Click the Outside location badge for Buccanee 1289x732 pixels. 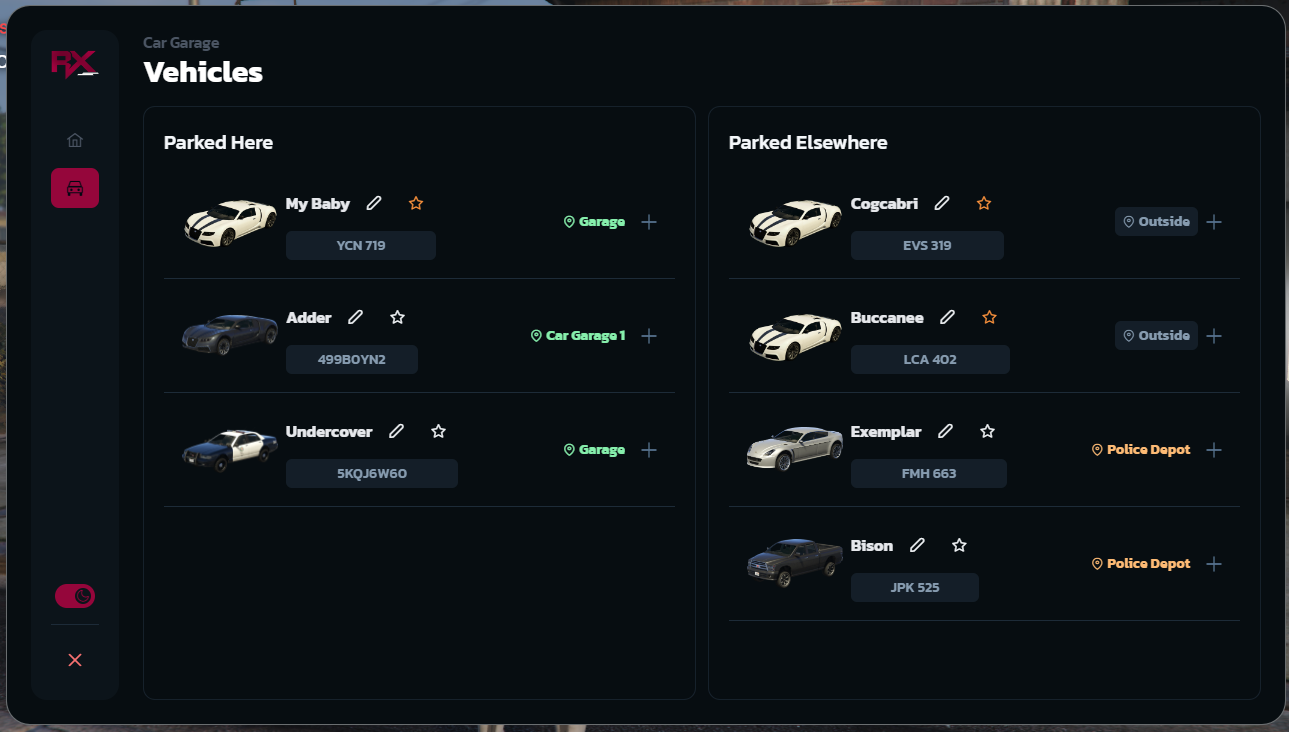pos(1156,335)
